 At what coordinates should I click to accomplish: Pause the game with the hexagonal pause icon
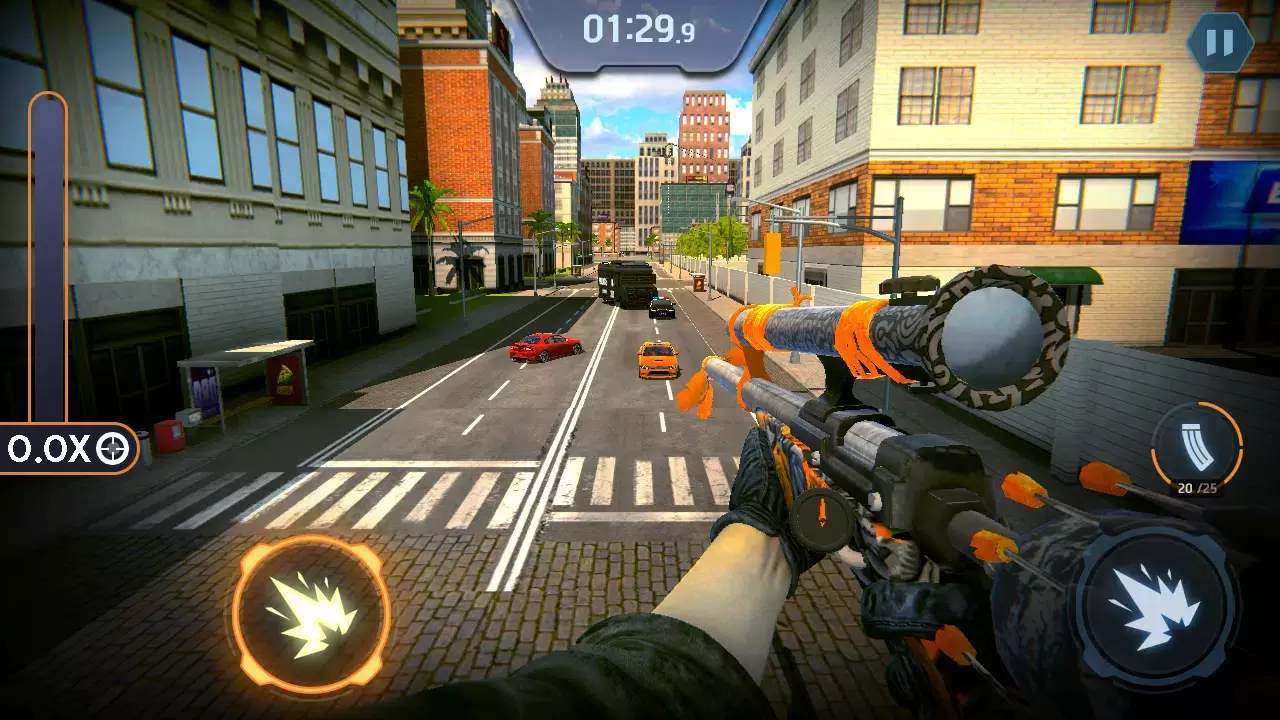click(1218, 42)
